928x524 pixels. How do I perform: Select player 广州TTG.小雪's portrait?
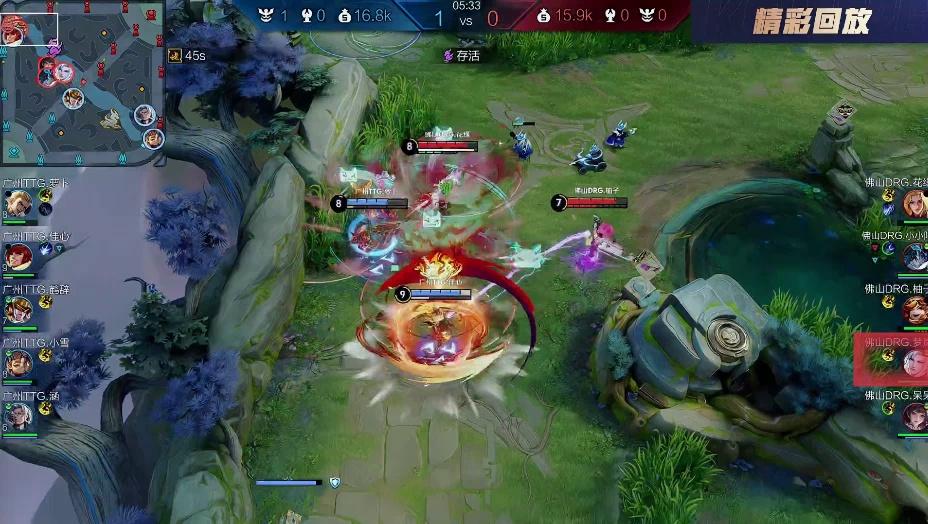click(18, 364)
